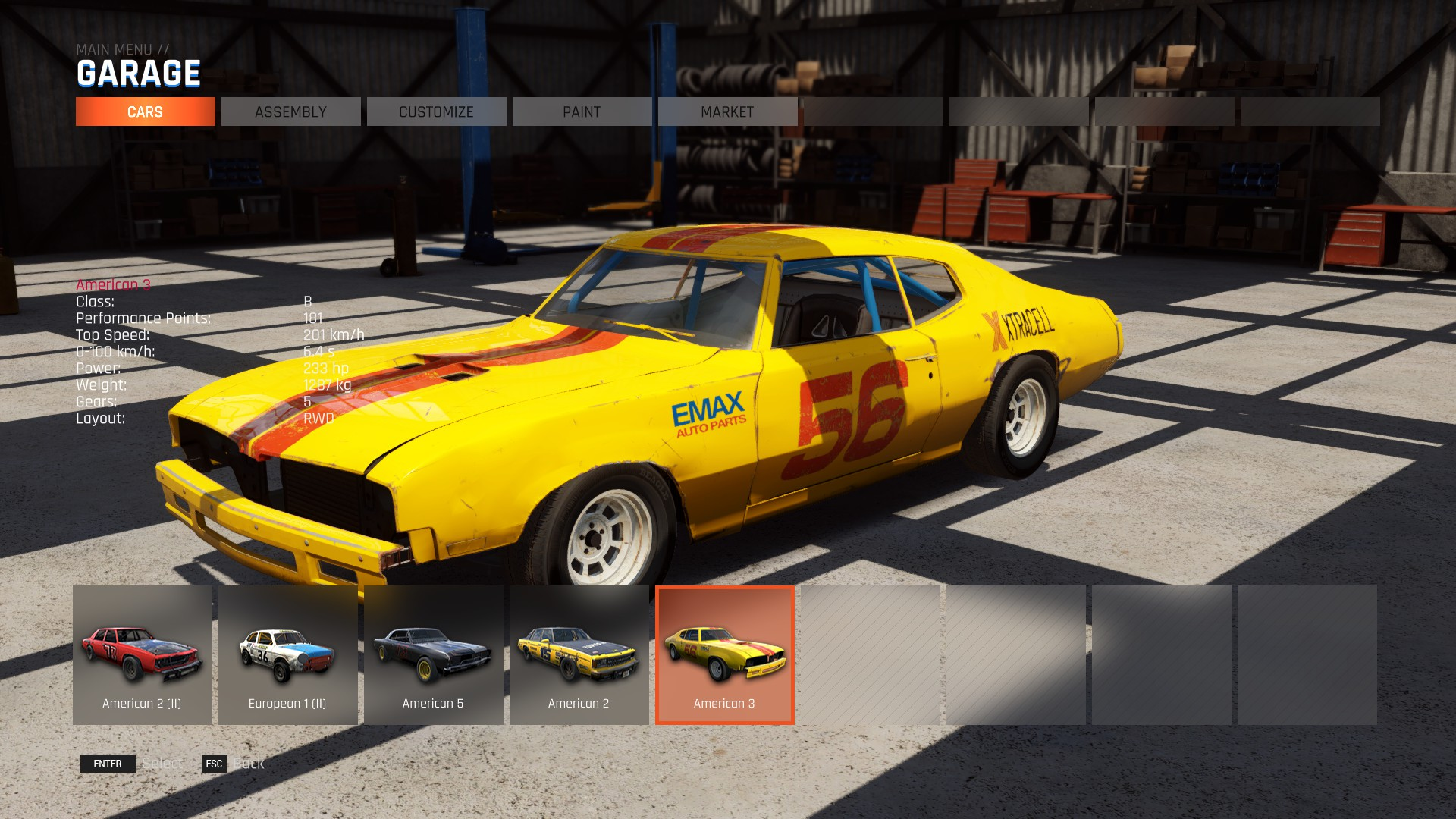
Task: Switch to the Cars tab
Action: click(145, 111)
